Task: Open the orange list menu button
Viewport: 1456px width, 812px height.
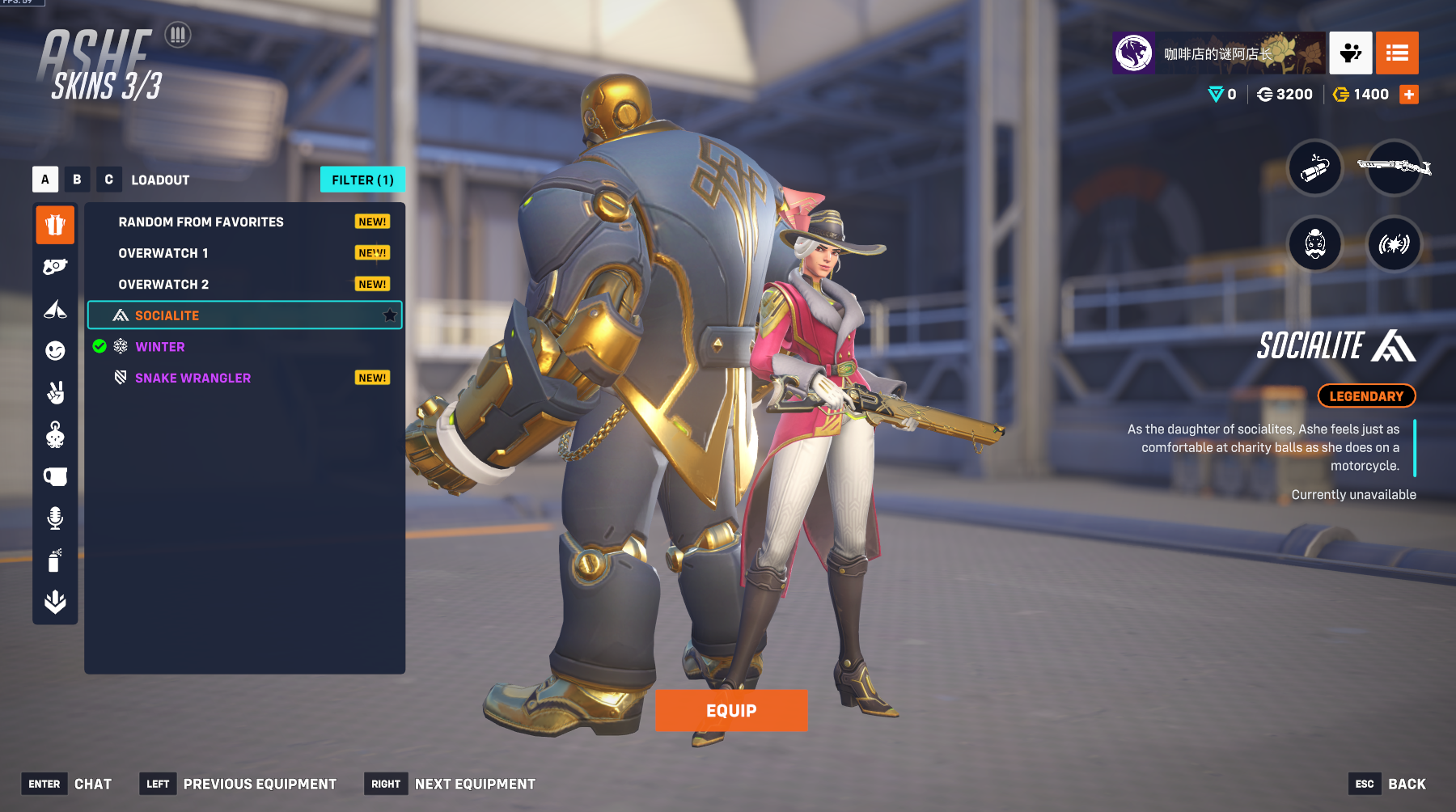Action: 1397,53
